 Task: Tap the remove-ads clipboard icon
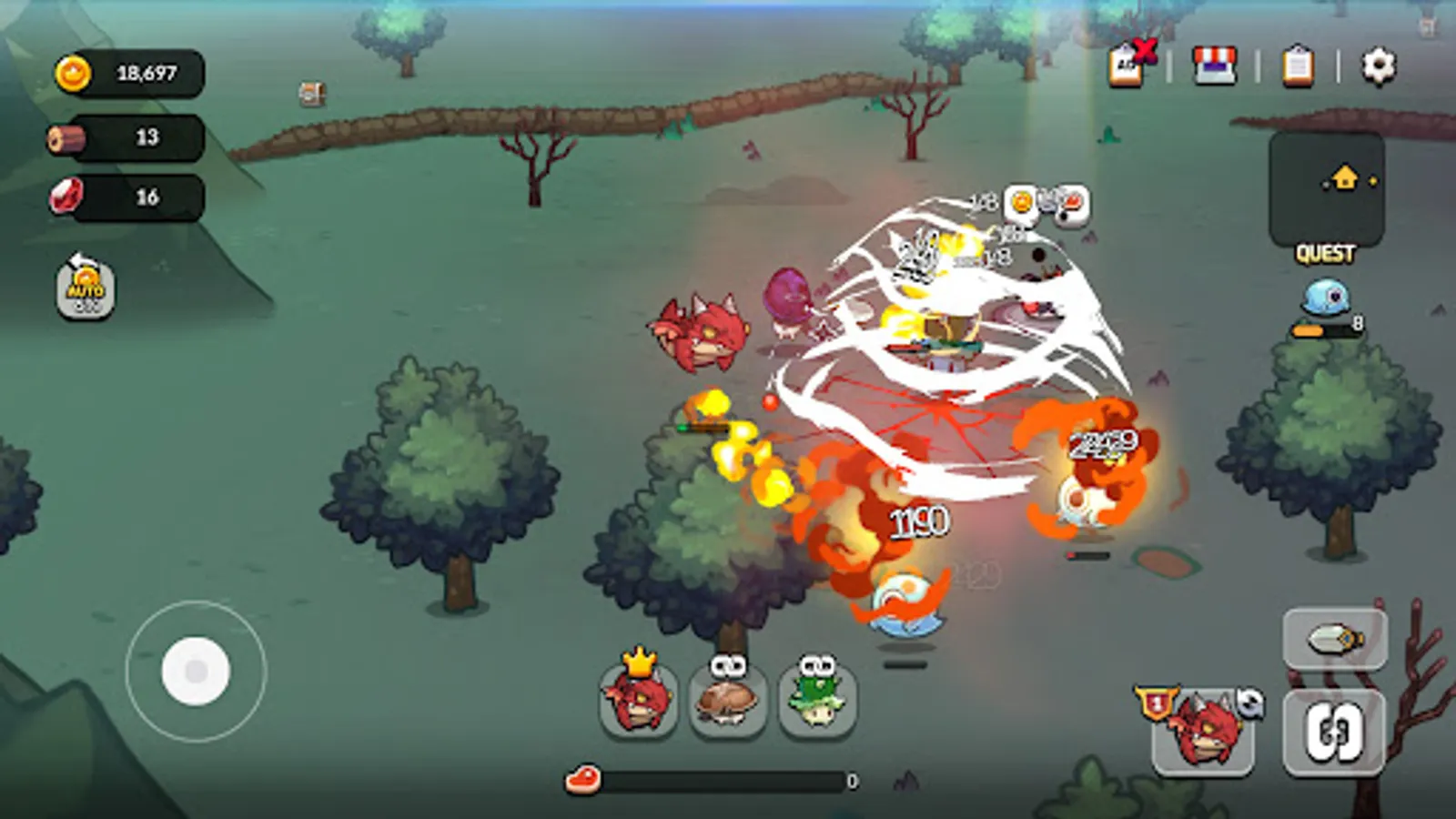1131,64
